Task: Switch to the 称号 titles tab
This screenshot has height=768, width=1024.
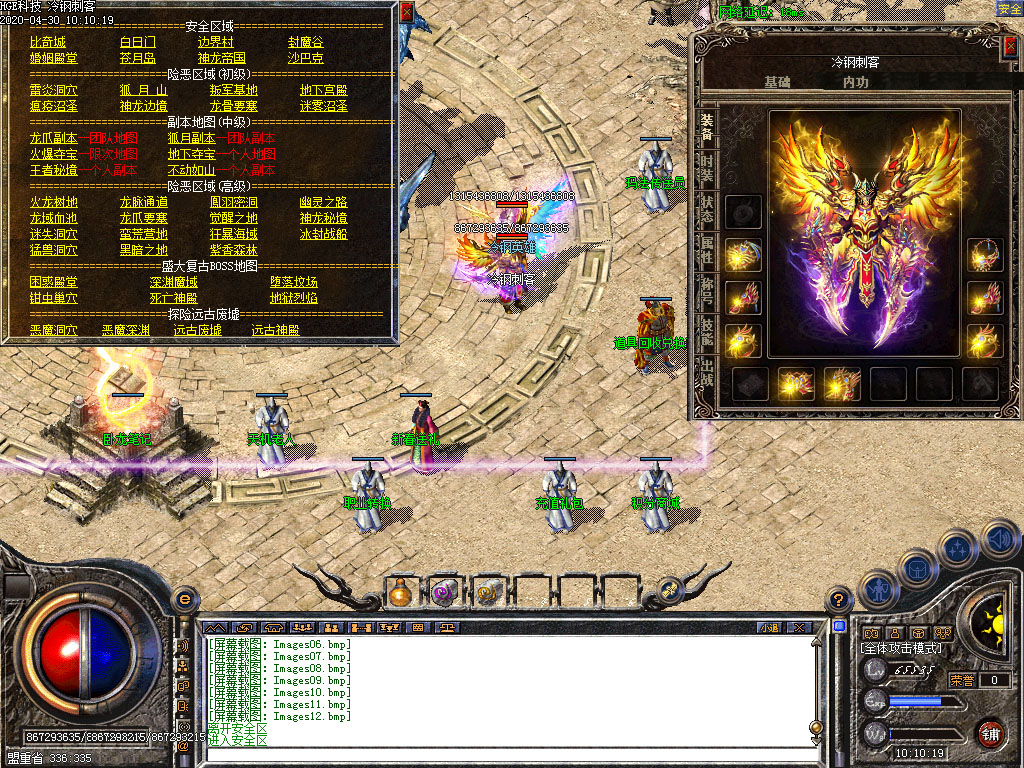Action: [707, 291]
